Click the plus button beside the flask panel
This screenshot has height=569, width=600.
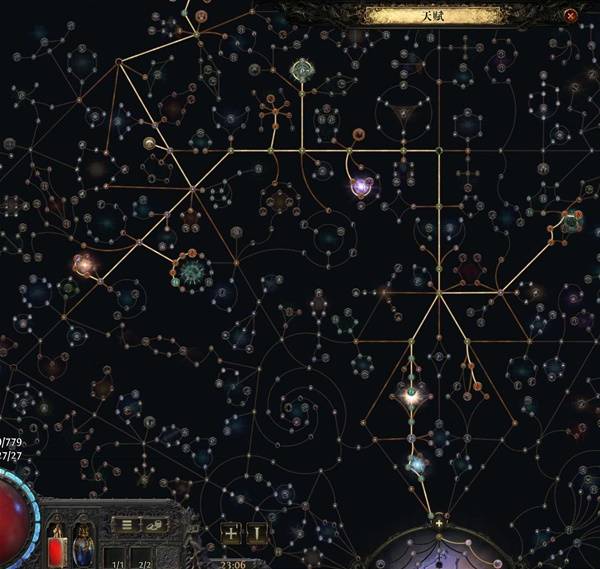pyautogui.click(x=231, y=533)
